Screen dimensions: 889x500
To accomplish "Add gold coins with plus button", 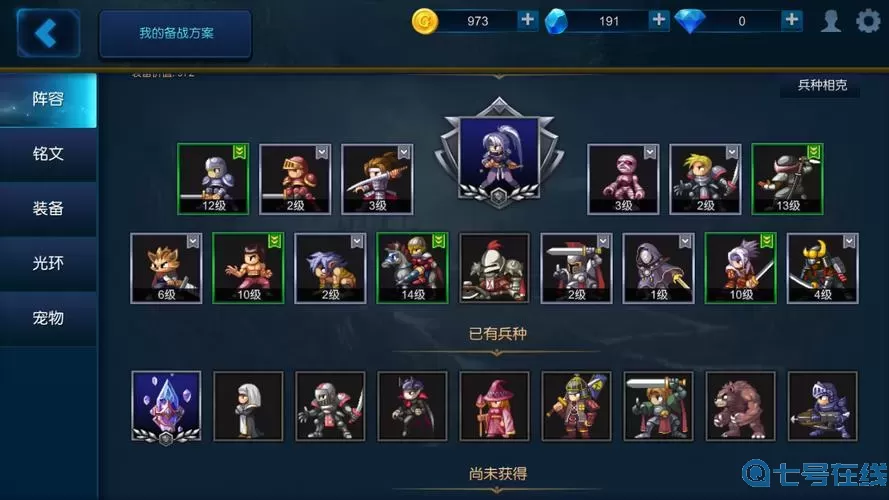I will [x=528, y=20].
